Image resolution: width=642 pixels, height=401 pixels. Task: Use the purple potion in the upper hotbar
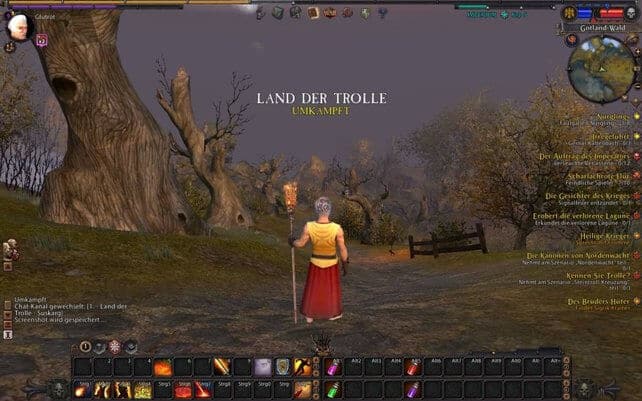pyautogui.click(x=333, y=368)
